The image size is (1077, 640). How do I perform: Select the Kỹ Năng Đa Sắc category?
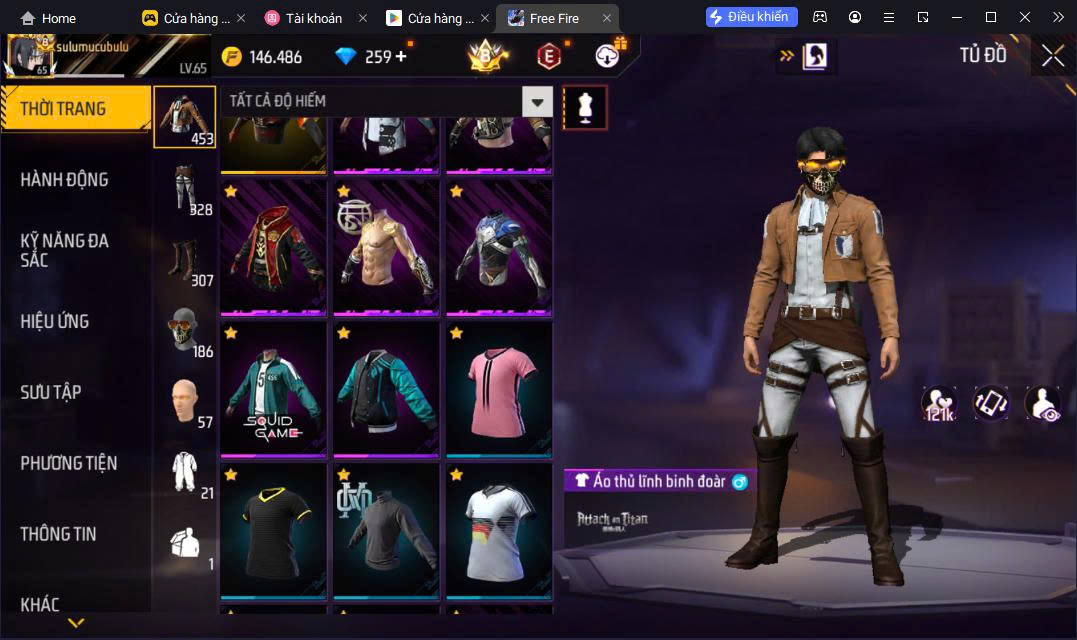point(64,250)
